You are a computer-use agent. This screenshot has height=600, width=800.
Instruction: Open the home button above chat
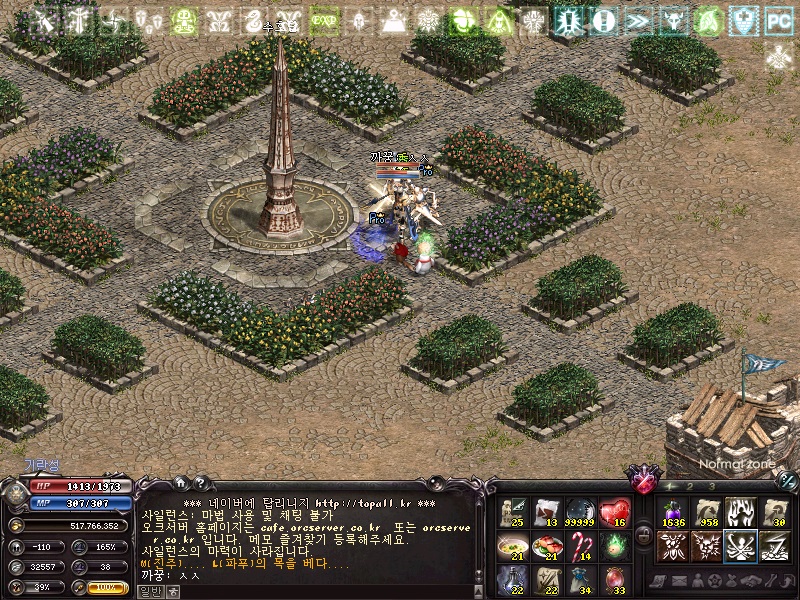tap(180, 482)
